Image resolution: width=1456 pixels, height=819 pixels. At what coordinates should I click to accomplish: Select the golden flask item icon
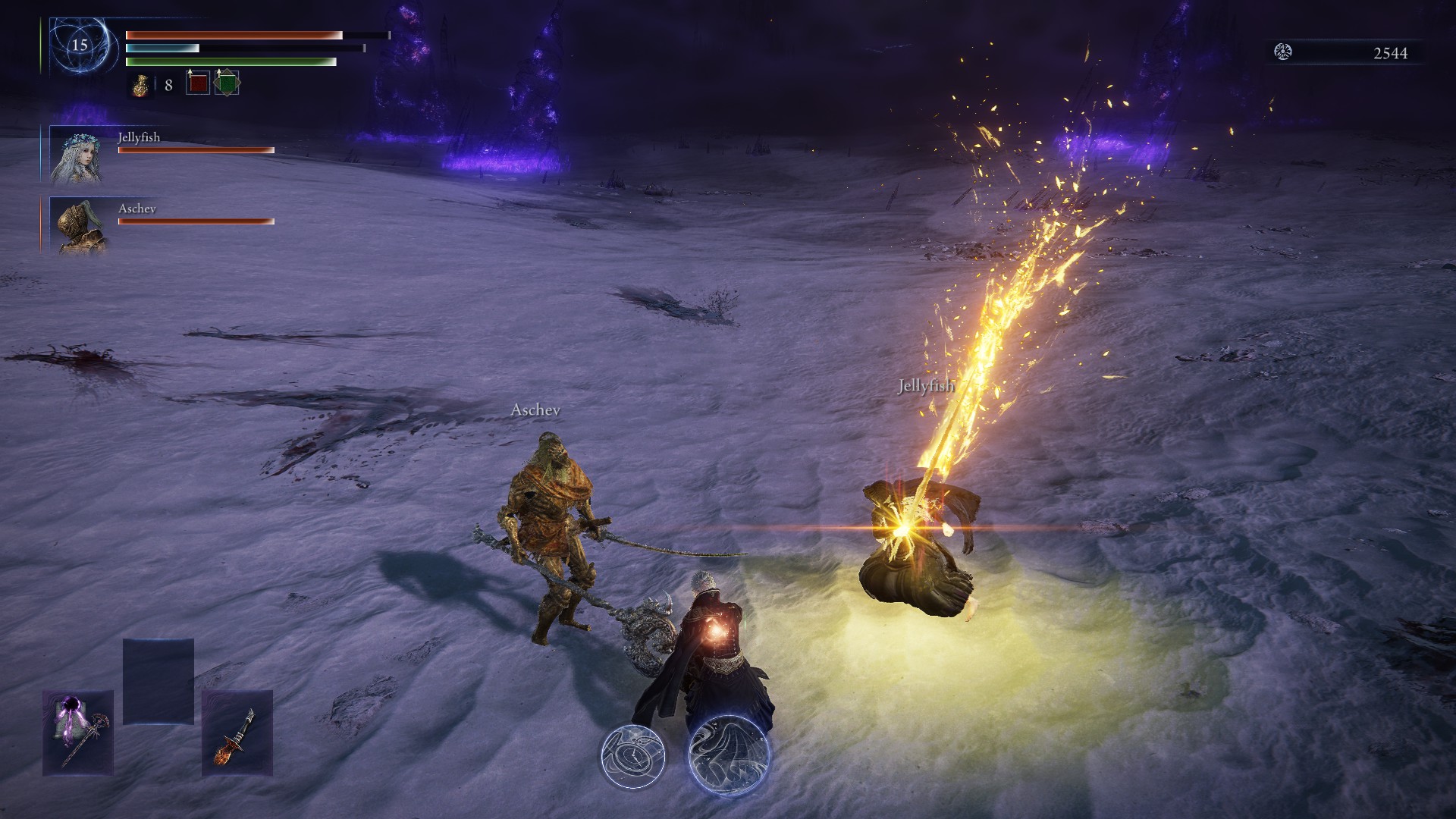tap(140, 85)
